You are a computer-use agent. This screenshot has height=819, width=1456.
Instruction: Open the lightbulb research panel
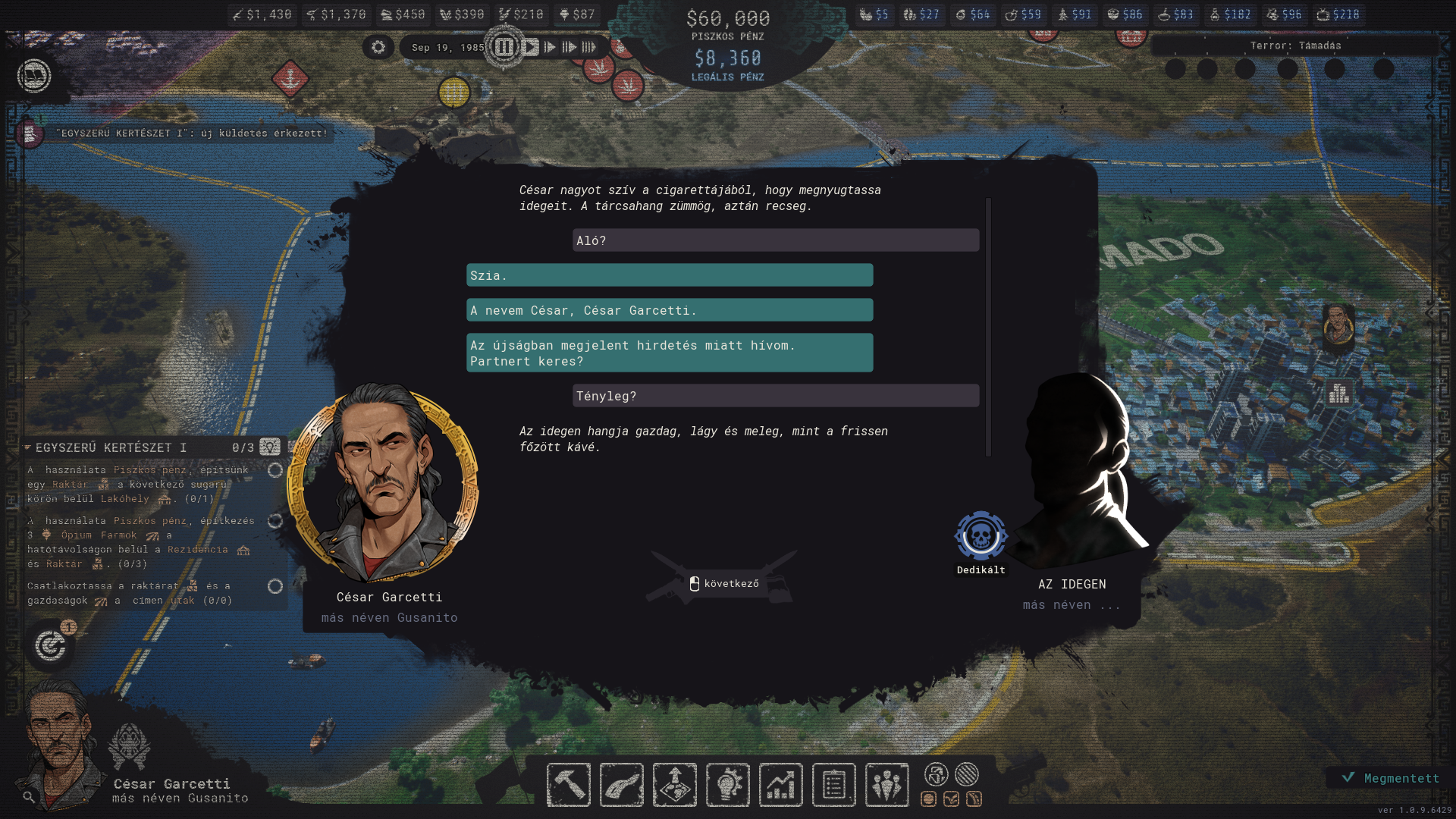coord(727,784)
